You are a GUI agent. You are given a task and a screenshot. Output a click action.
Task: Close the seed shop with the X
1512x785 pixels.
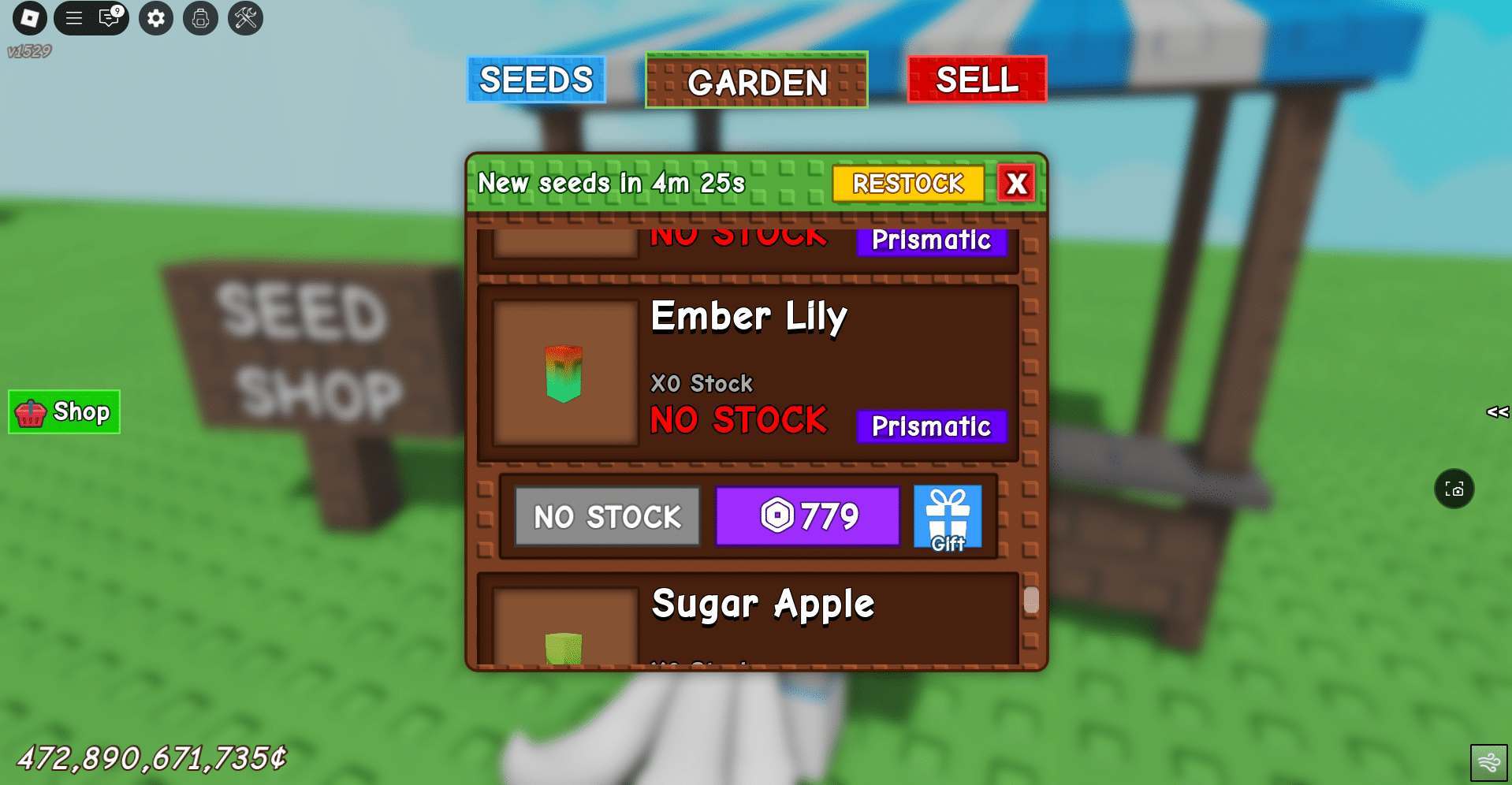(x=1017, y=183)
